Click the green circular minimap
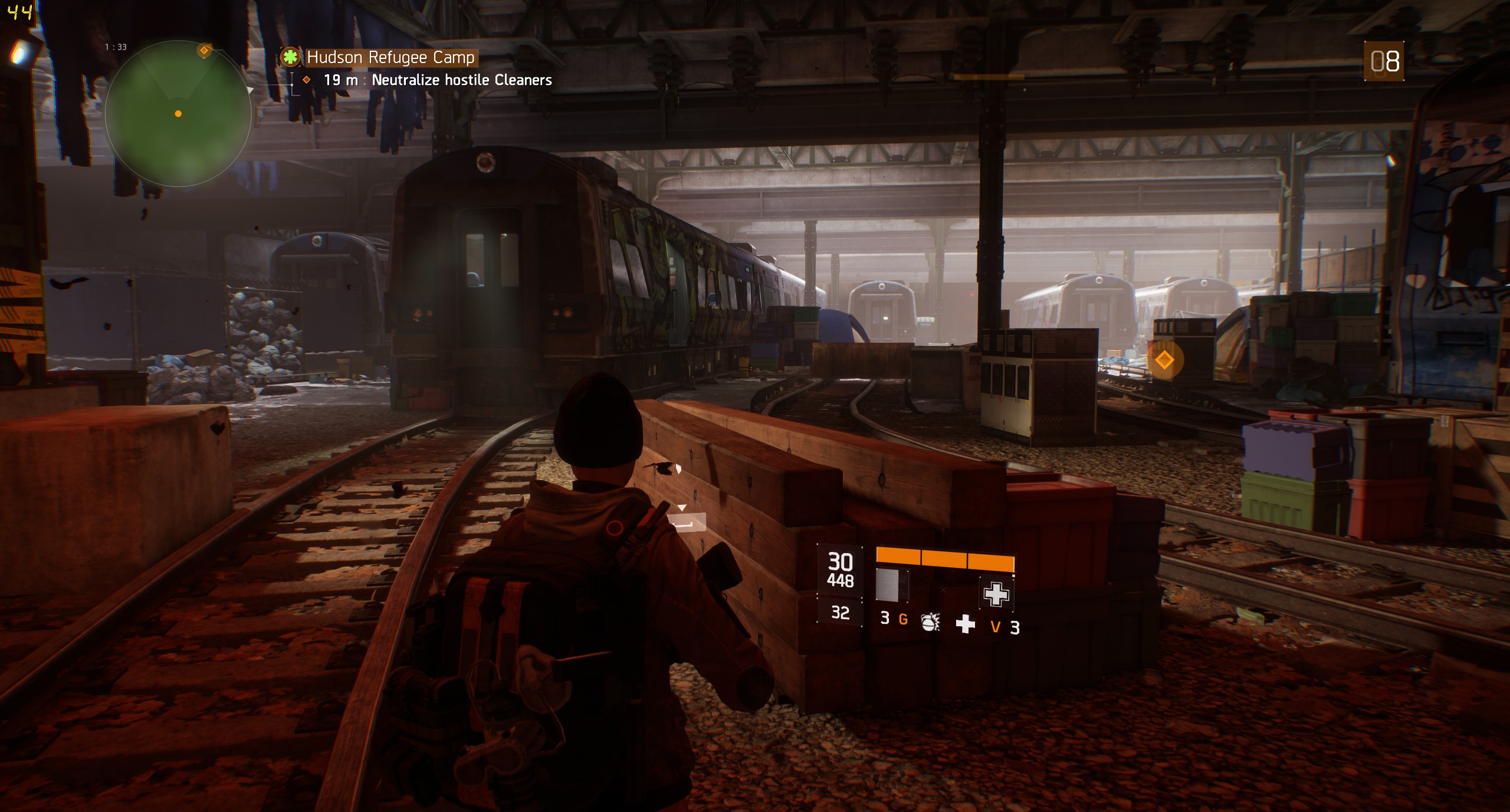The width and height of the screenshot is (1510, 812). coord(178,114)
